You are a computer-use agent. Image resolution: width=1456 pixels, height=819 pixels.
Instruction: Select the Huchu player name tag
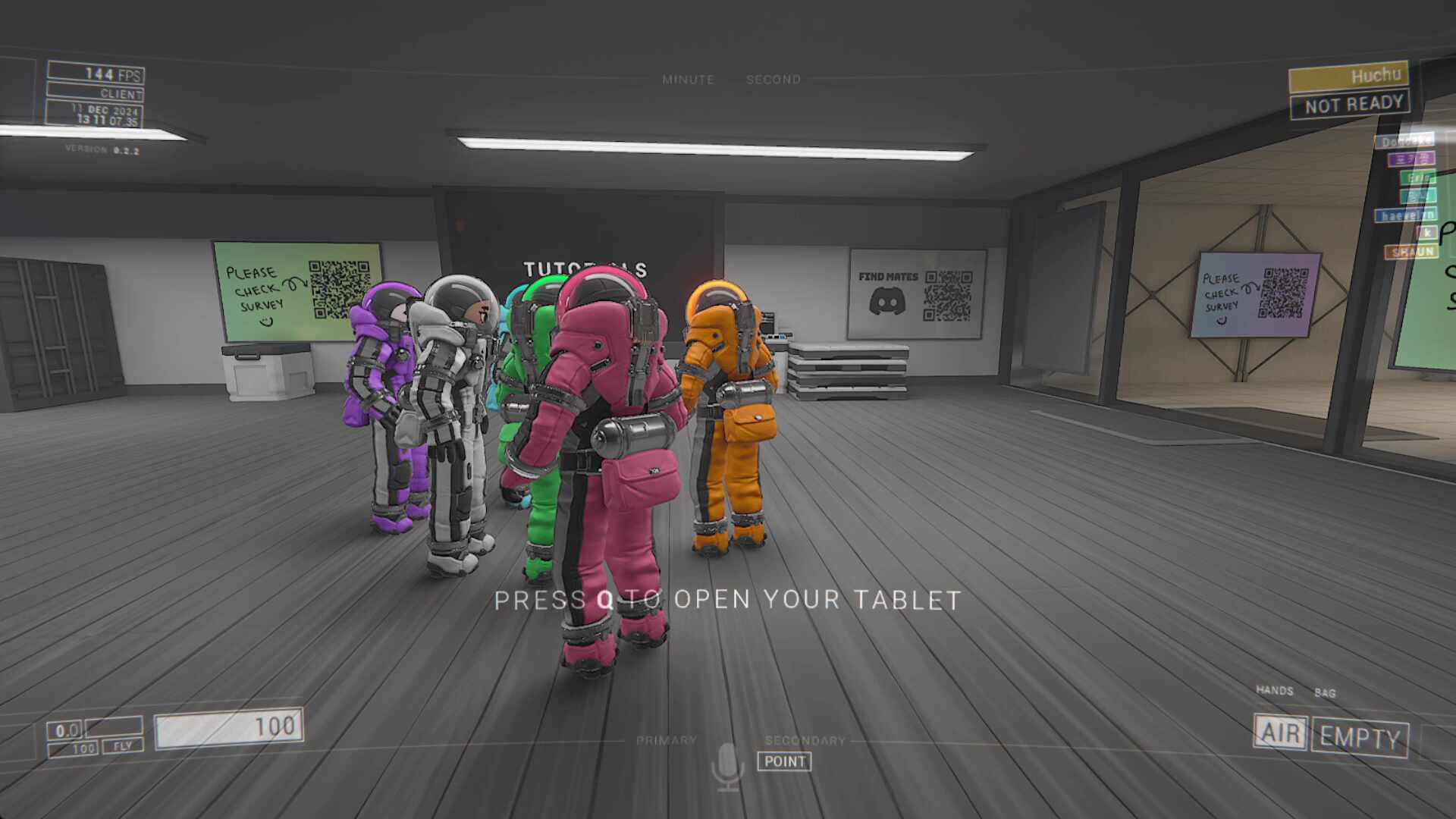(1348, 77)
